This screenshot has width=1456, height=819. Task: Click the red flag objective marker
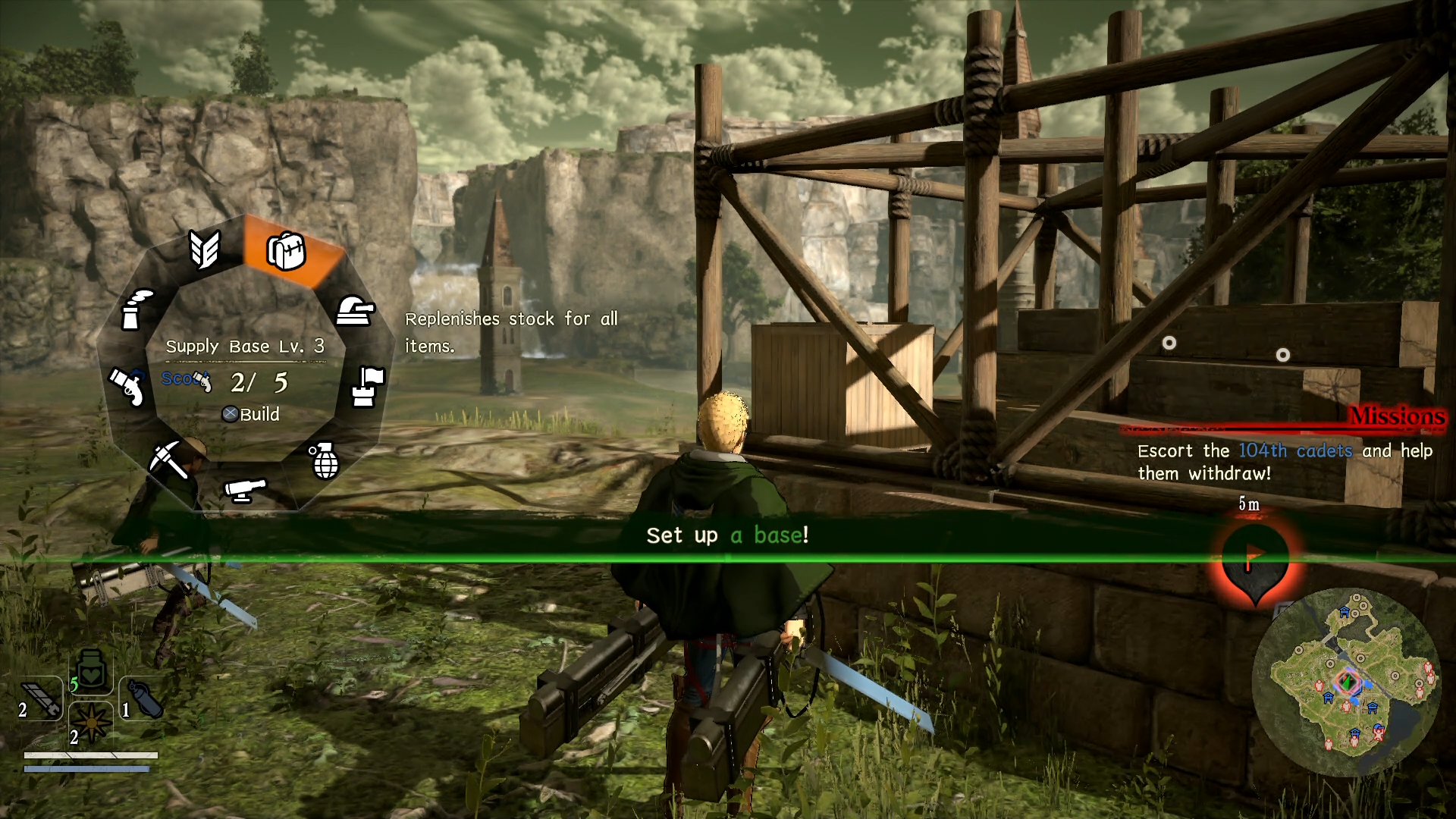(1254, 558)
